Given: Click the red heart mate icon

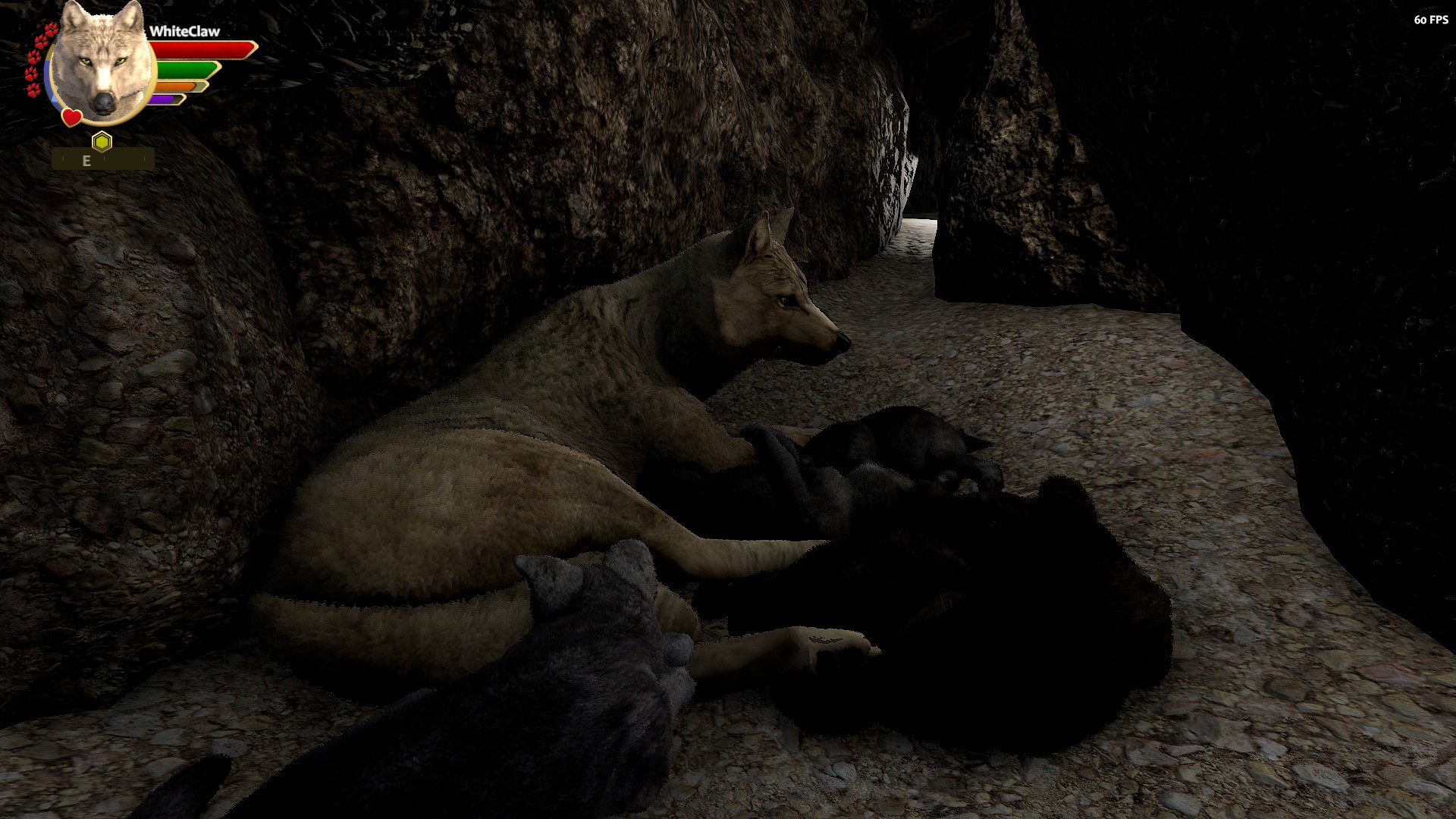Looking at the screenshot, I should 71,118.
